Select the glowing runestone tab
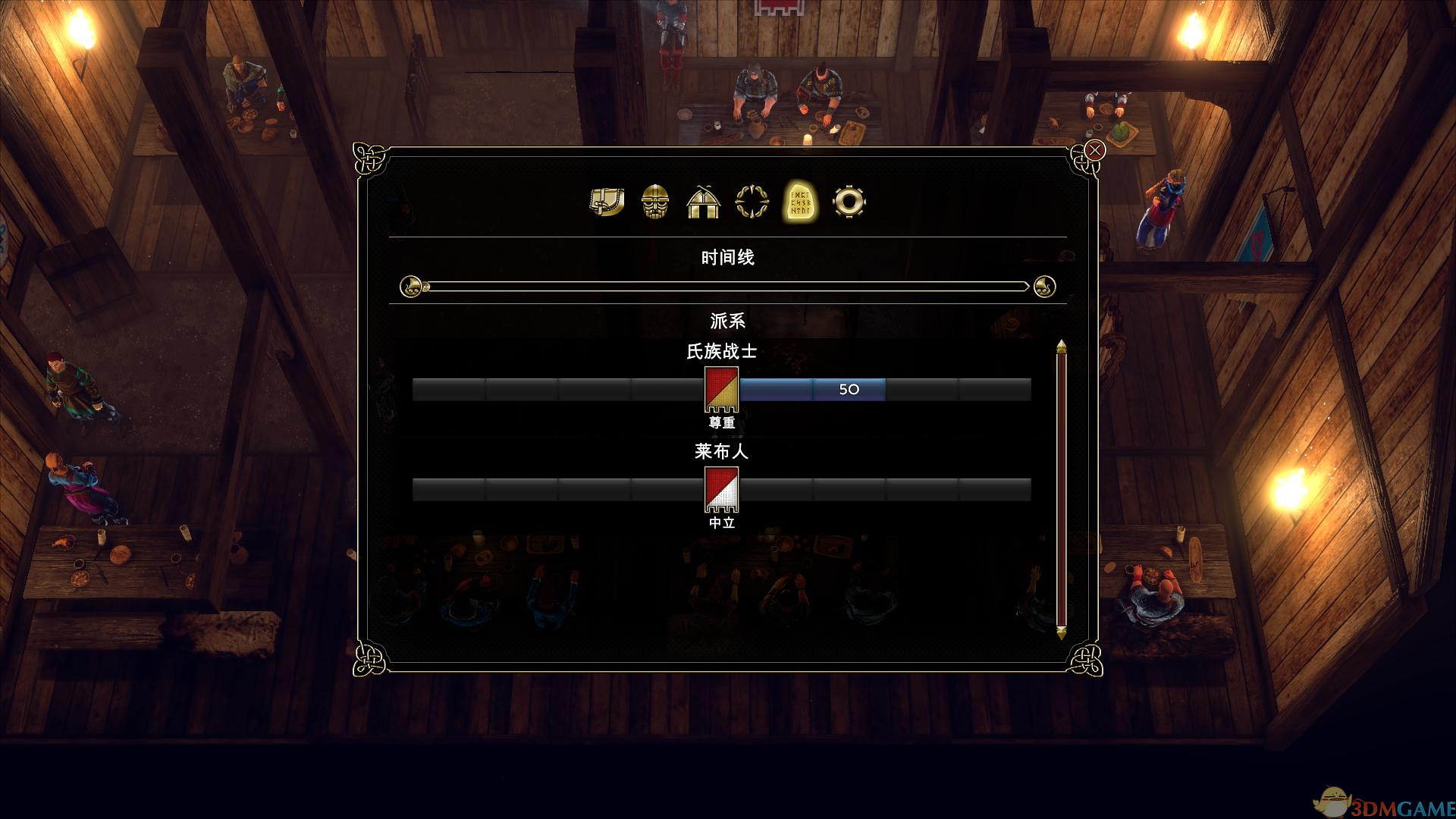The height and width of the screenshot is (819, 1456). (x=800, y=202)
